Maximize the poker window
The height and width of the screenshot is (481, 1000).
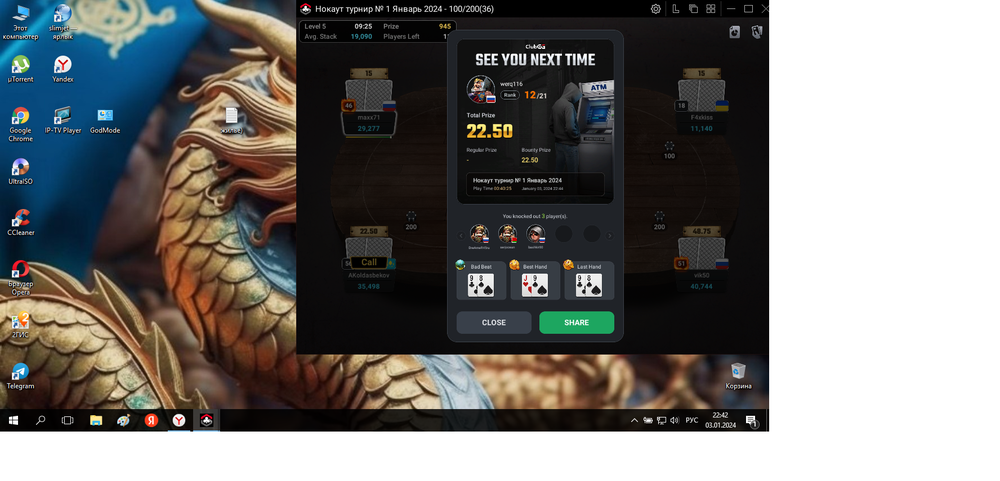(748, 9)
